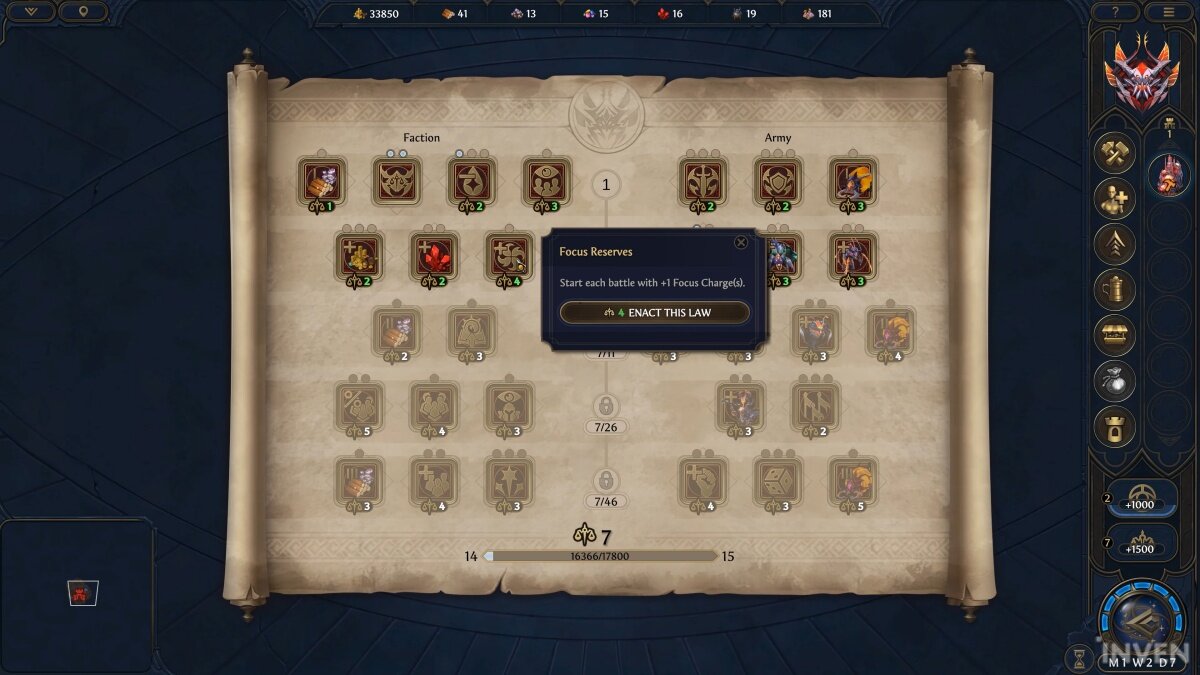Close the Focus Reserves tooltip
Viewport: 1200px width, 675px height.
tap(741, 242)
